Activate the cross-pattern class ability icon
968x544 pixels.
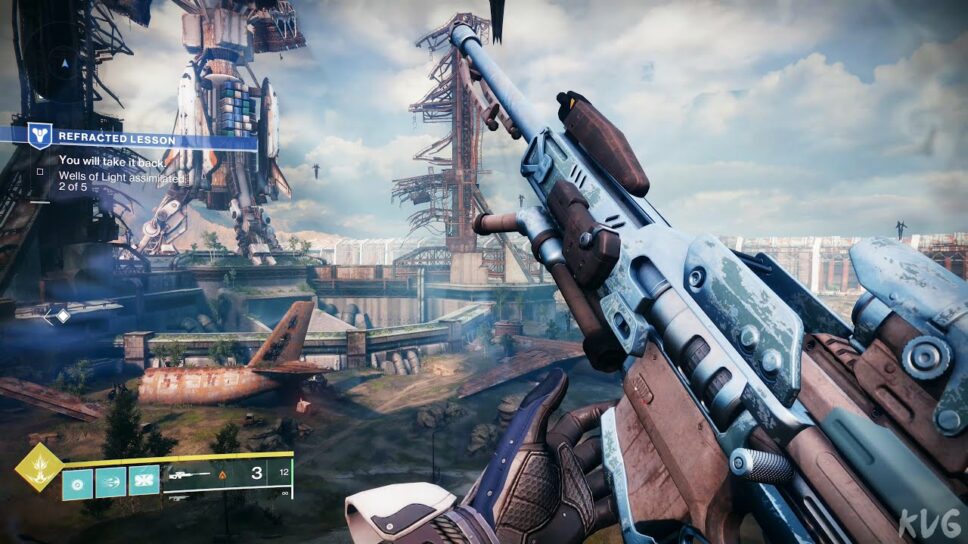click(144, 482)
